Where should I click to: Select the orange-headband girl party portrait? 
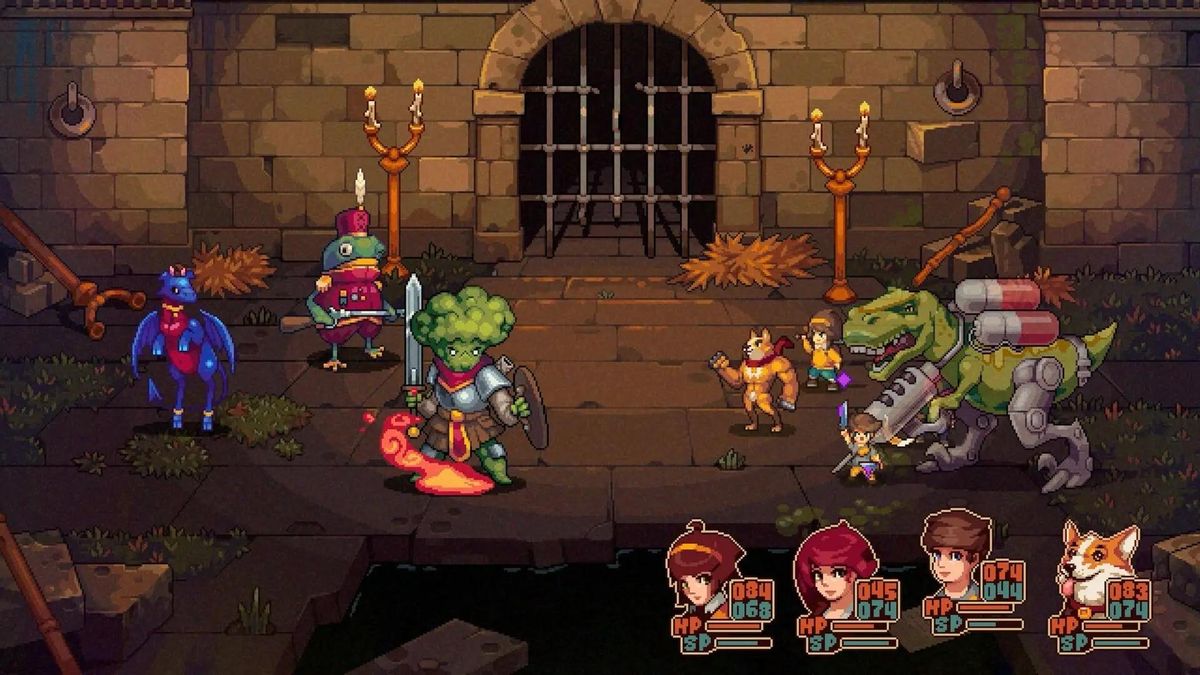click(699, 572)
